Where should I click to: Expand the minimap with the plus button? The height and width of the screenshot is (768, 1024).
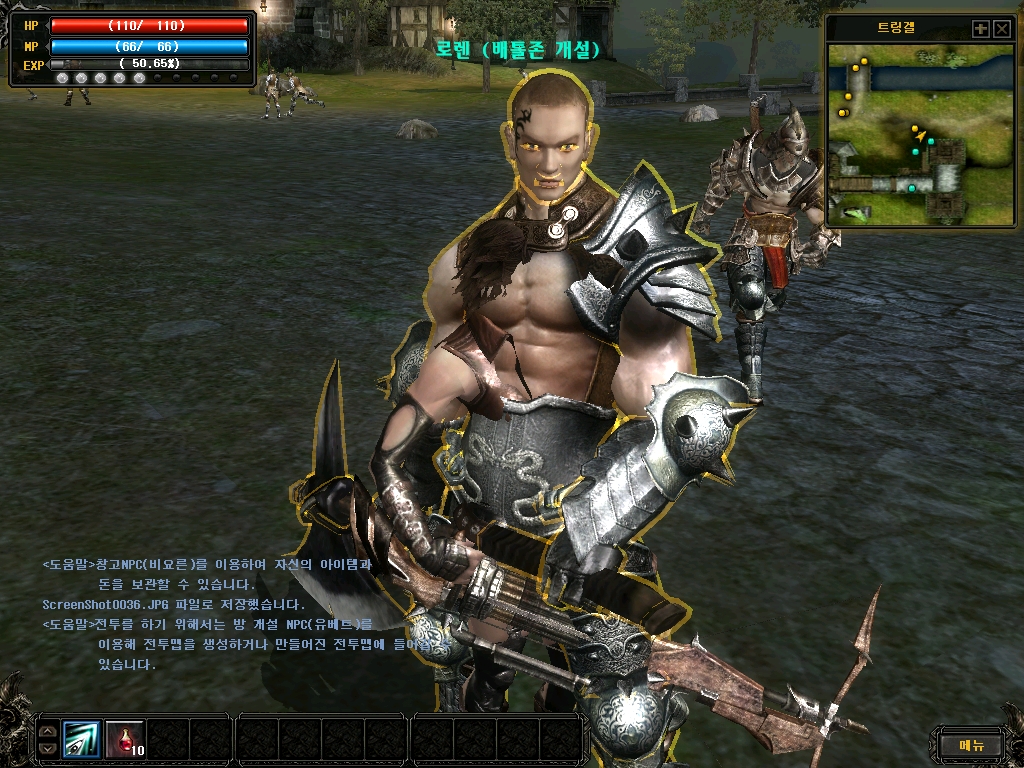981,29
